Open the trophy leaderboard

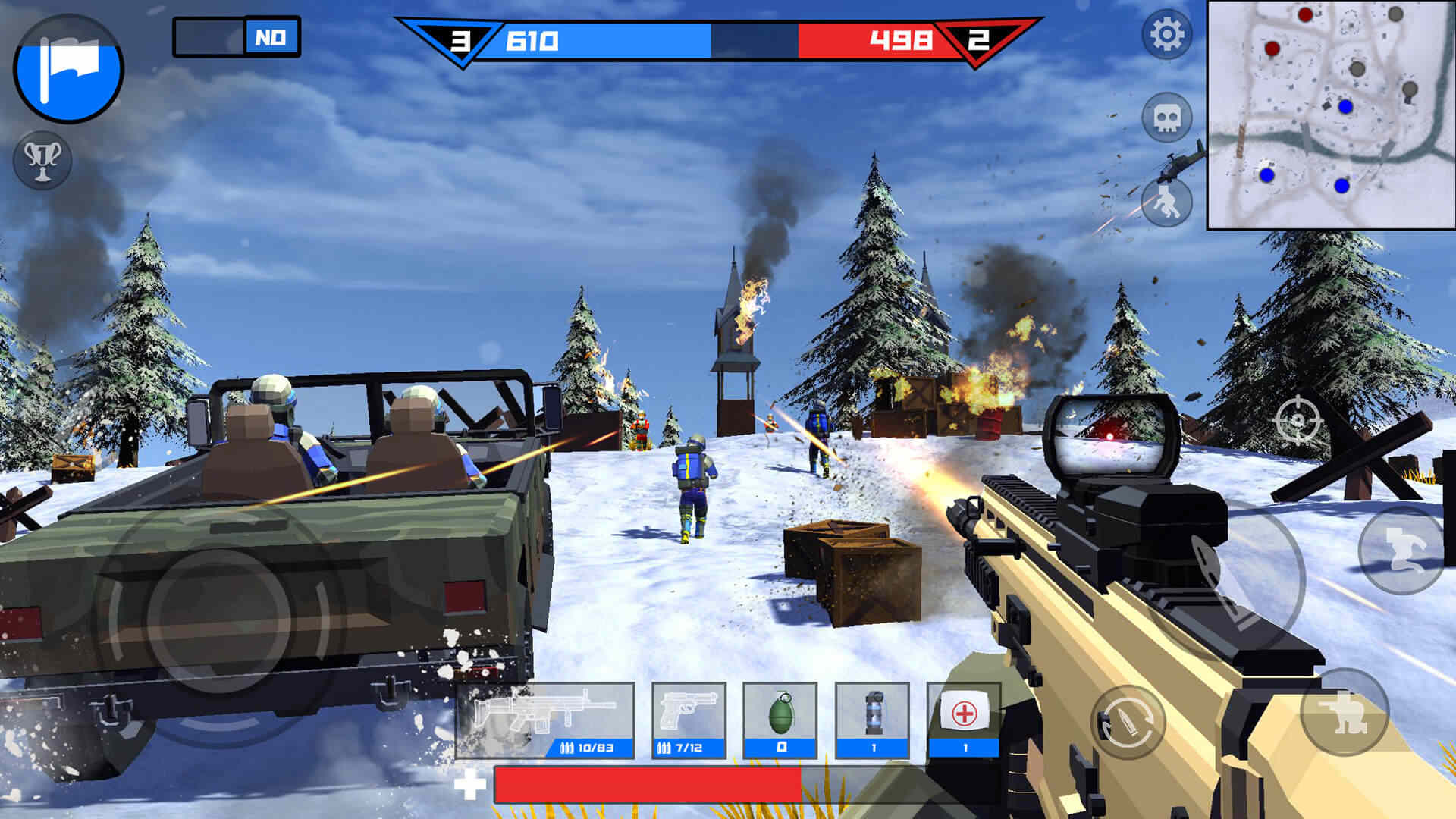tap(42, 160)
